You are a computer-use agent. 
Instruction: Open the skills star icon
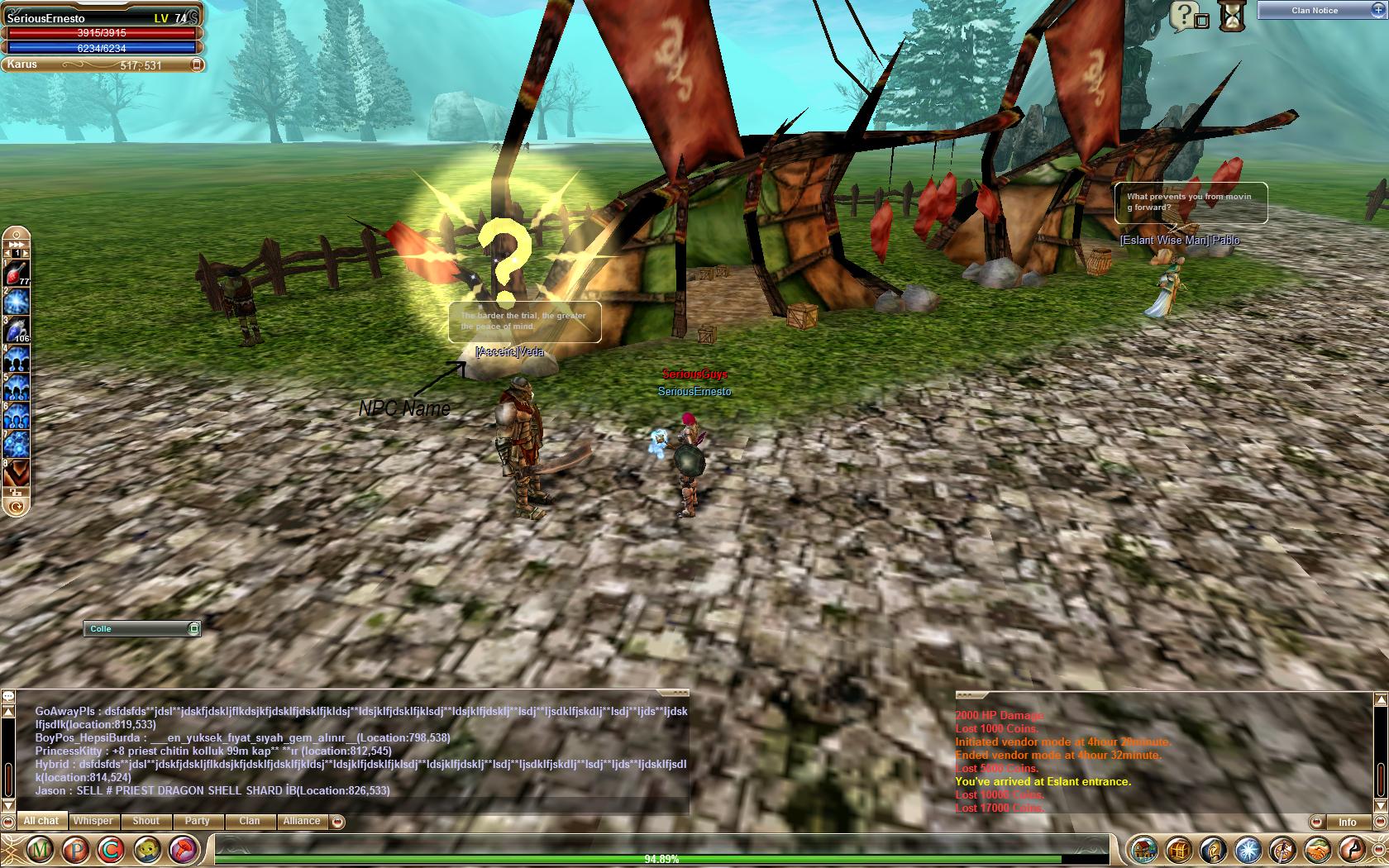coord(1248,849)
